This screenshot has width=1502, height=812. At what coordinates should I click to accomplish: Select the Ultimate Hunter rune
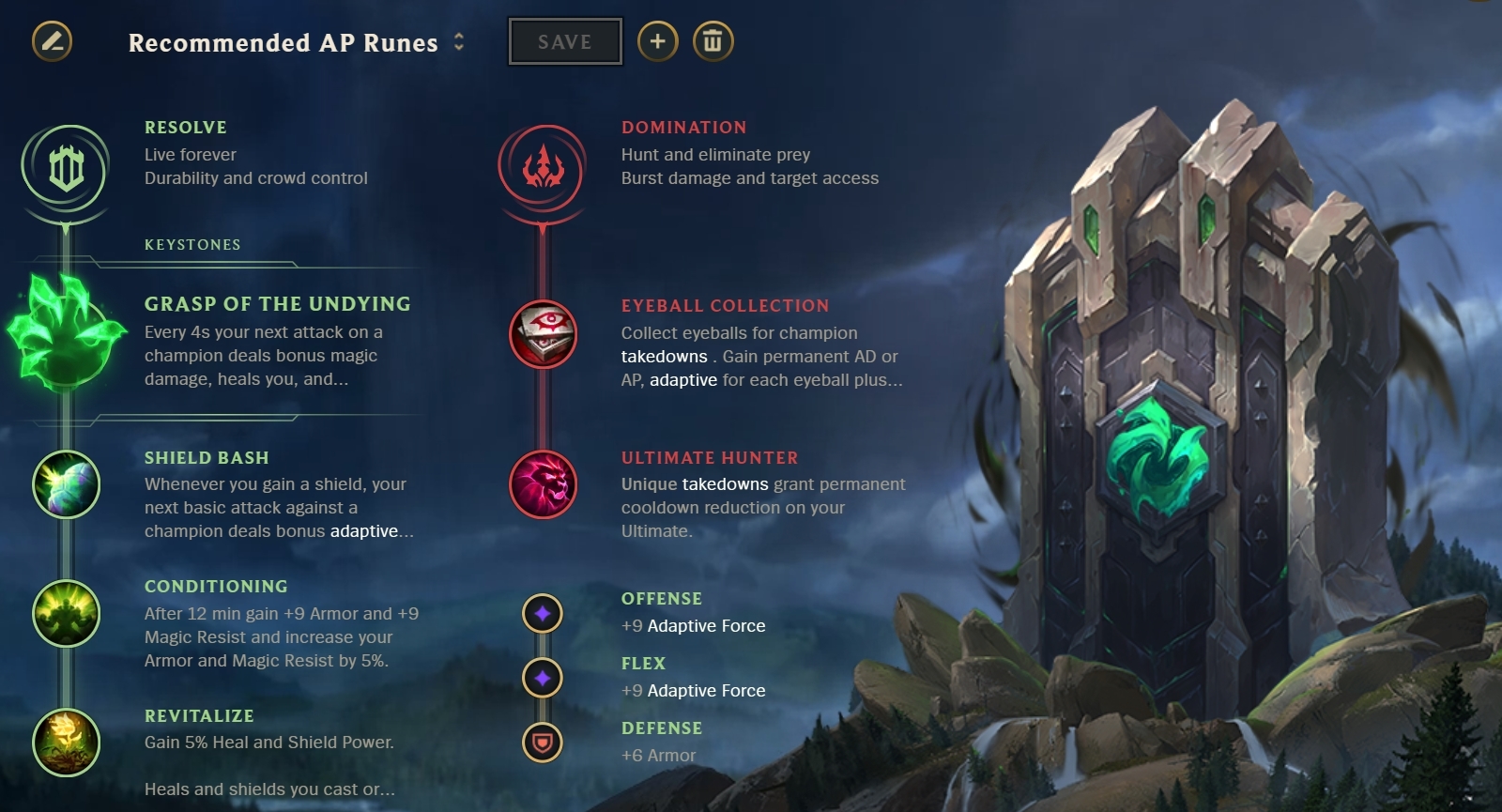(543, 484)
